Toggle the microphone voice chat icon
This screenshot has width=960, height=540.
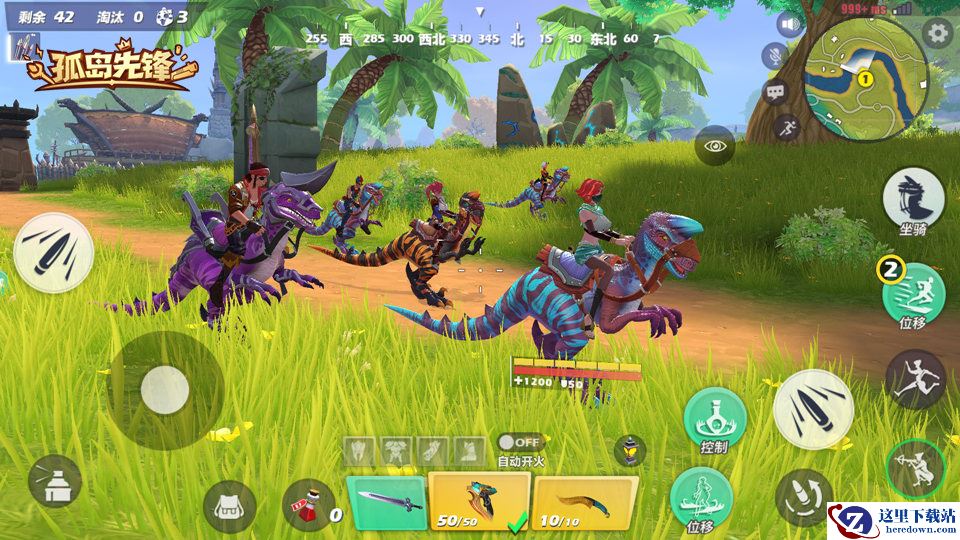click(775, 56)
